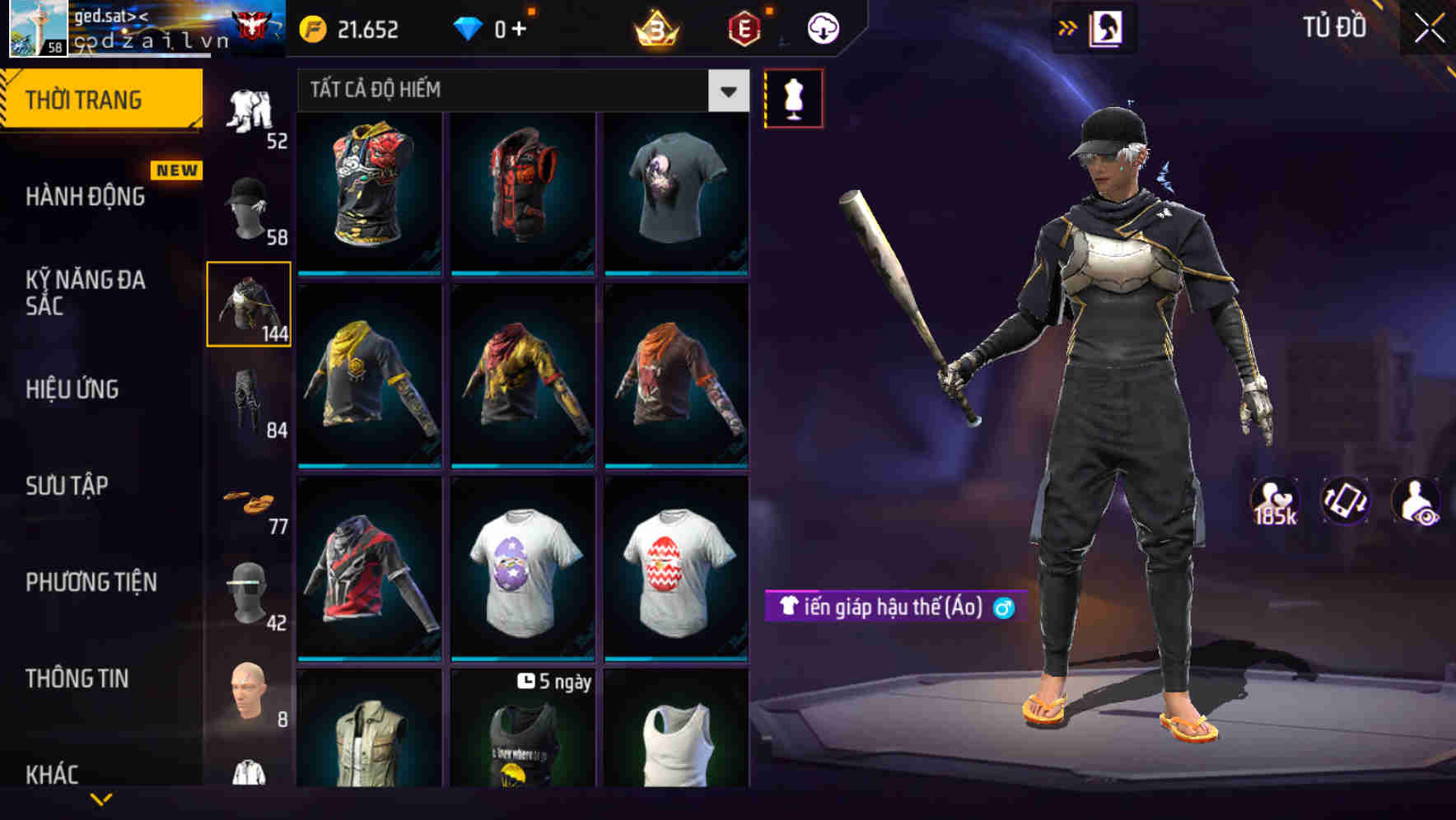The width and height of the screenshot is (1456, 820).
Task: Open the mannequin outfit preview icon
Action: (x=793, y=97)
